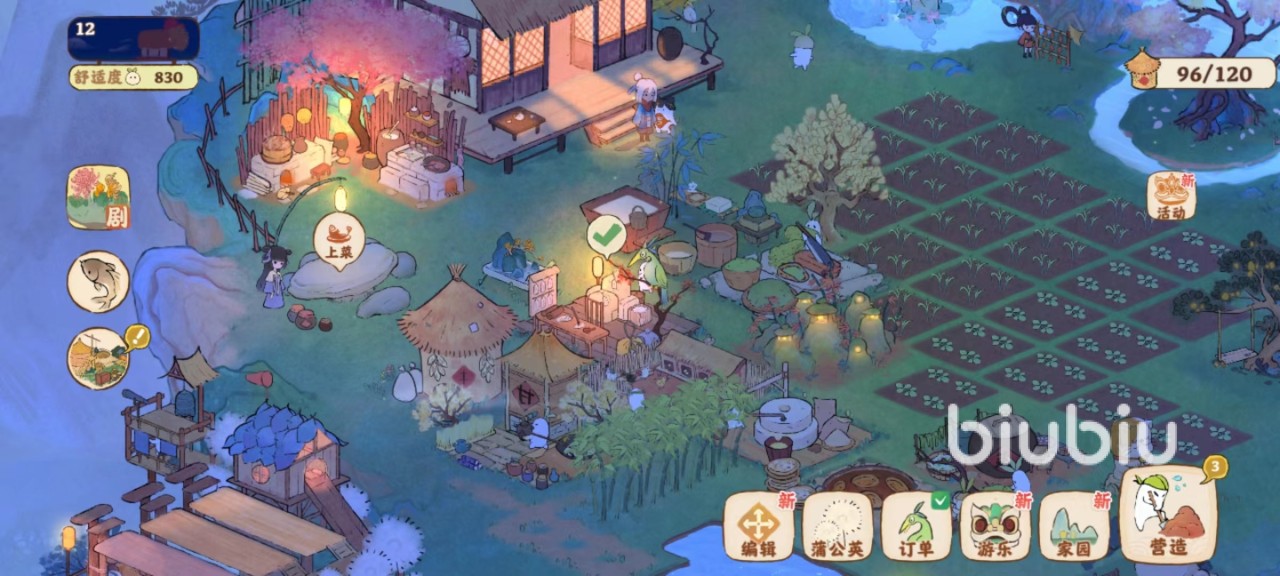Collect the green checkmark bubble
Screen dimensions: 1280x576
(x=606, y=235)
